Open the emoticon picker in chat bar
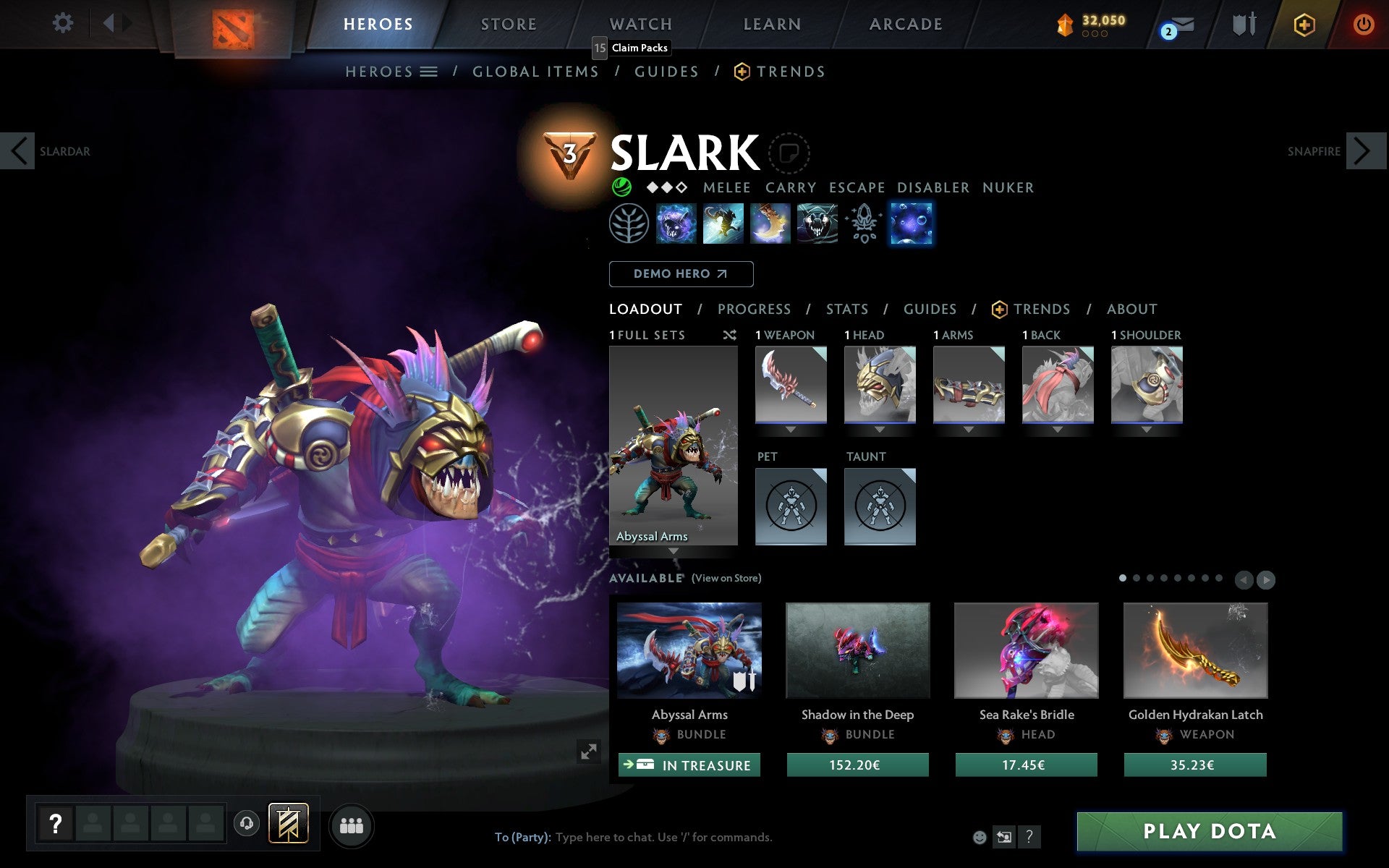The width and height of the screenshot is (1389, 868). pos(980,837)
